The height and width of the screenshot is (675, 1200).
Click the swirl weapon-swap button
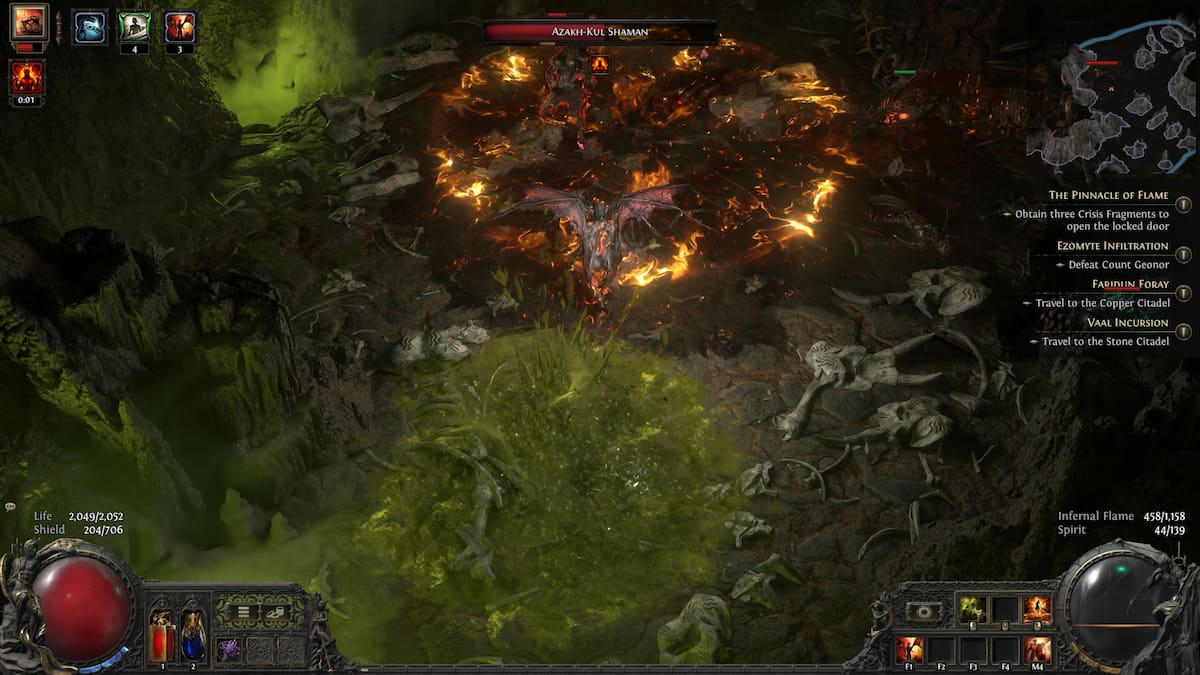click(923, 610)
